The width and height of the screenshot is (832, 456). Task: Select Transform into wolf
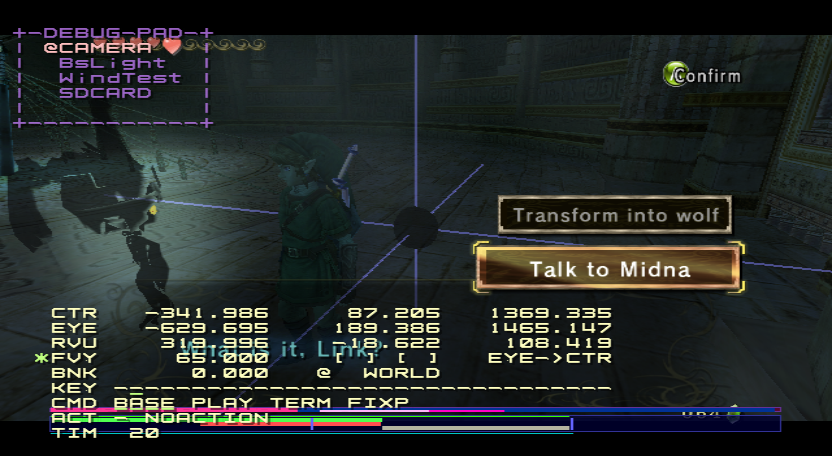click(x=615, y=215)
